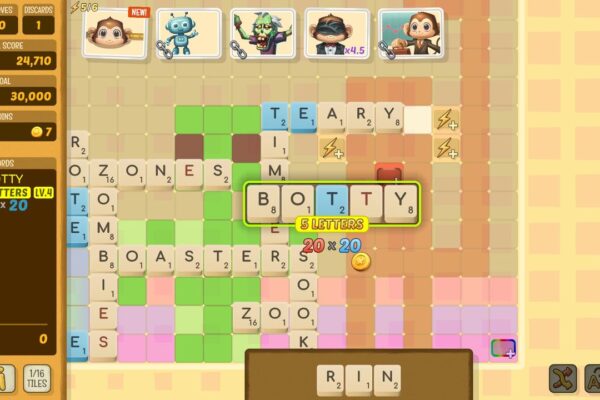Select the monkey with book card
The height and width of the screenshot is (400, 600).
410,33
